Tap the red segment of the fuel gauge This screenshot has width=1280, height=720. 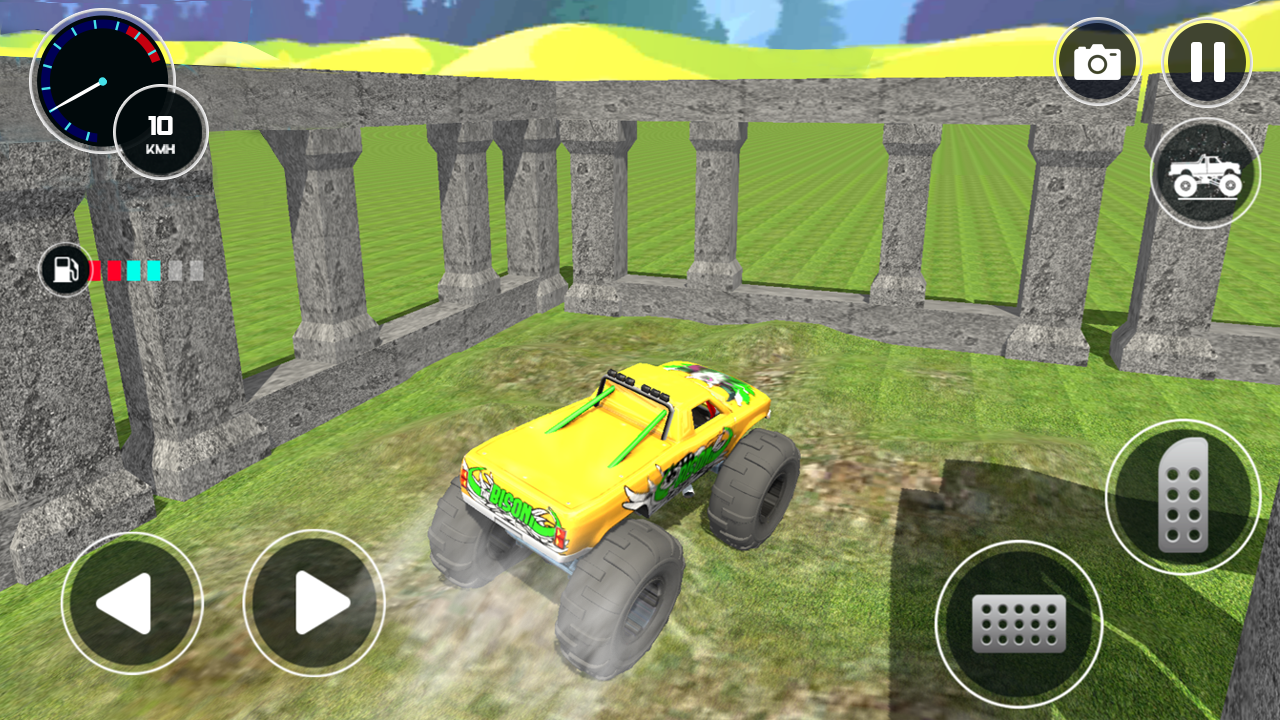(95, 270)
